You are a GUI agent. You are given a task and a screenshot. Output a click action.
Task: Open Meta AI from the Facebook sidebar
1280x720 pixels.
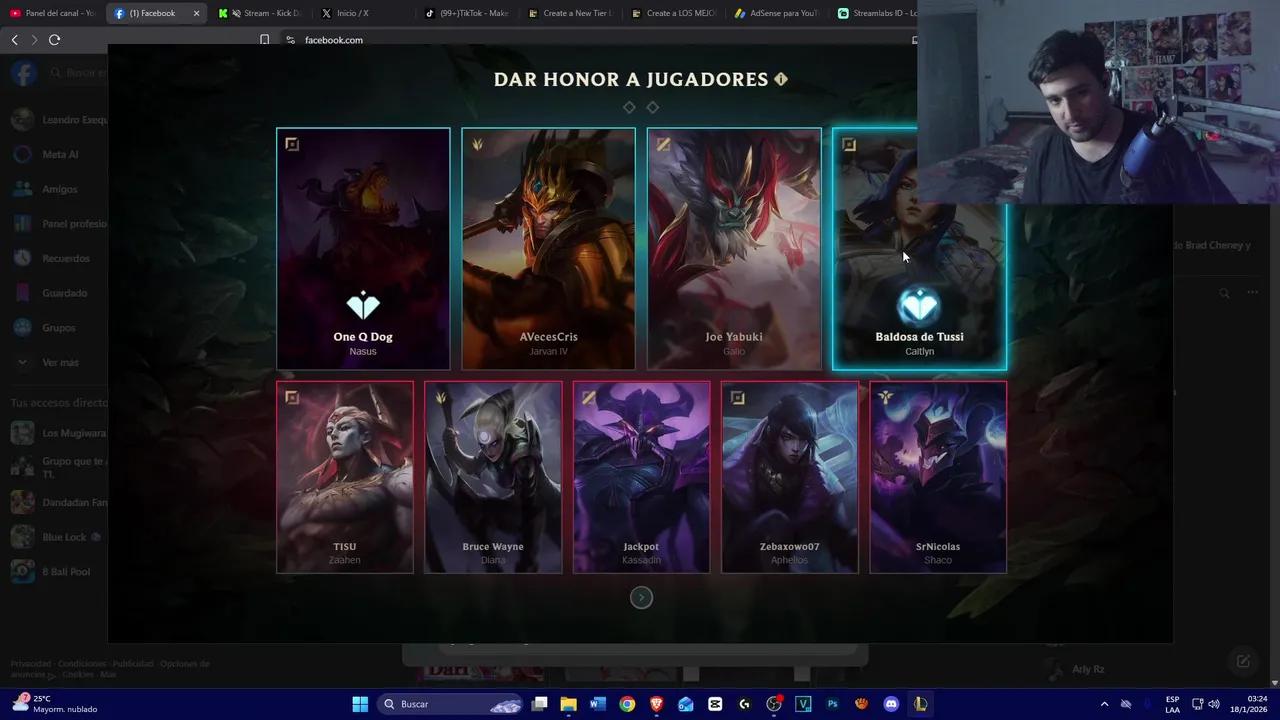[x=58, y=154]
